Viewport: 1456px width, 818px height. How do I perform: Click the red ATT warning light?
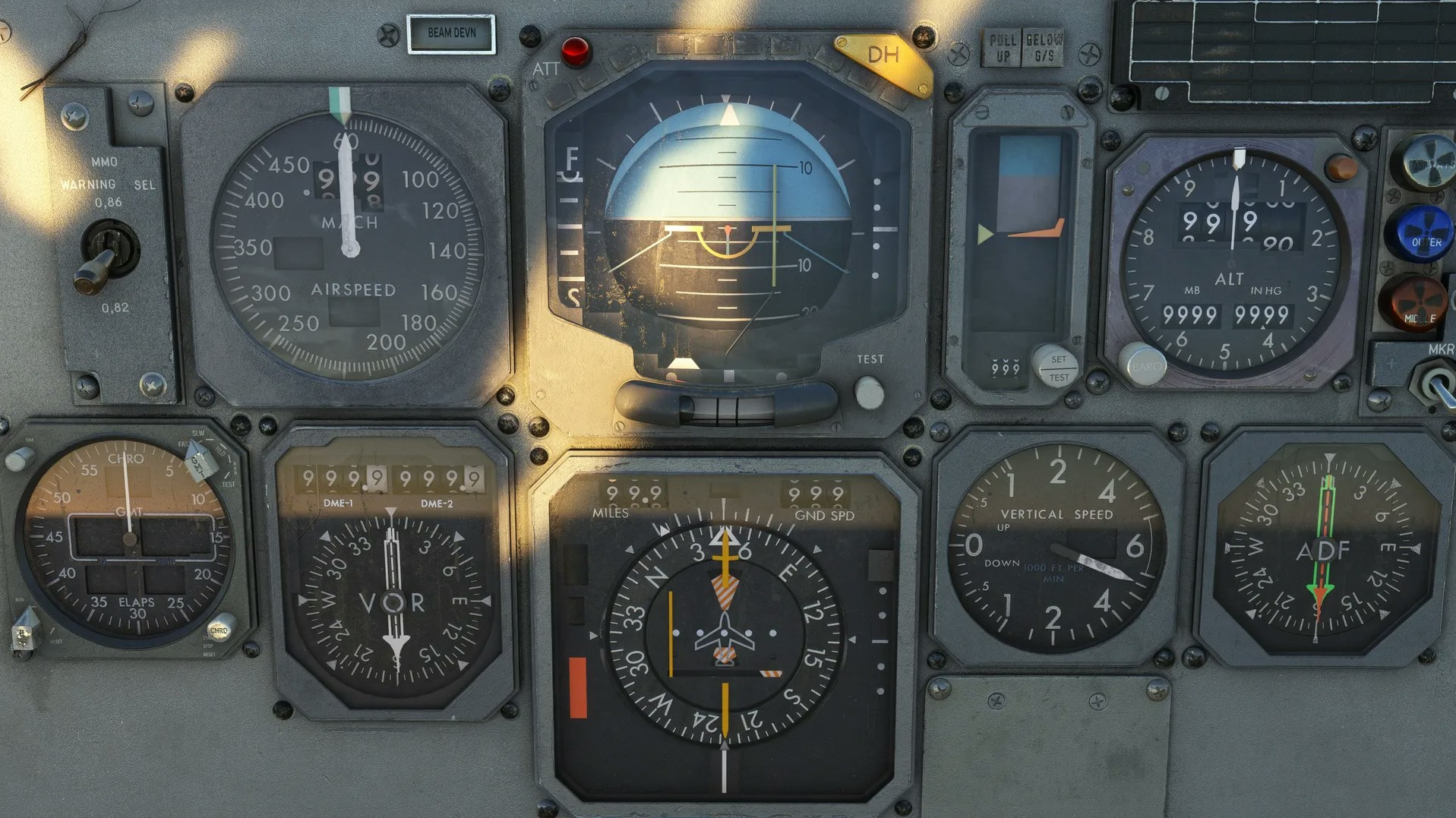point(575,51)
